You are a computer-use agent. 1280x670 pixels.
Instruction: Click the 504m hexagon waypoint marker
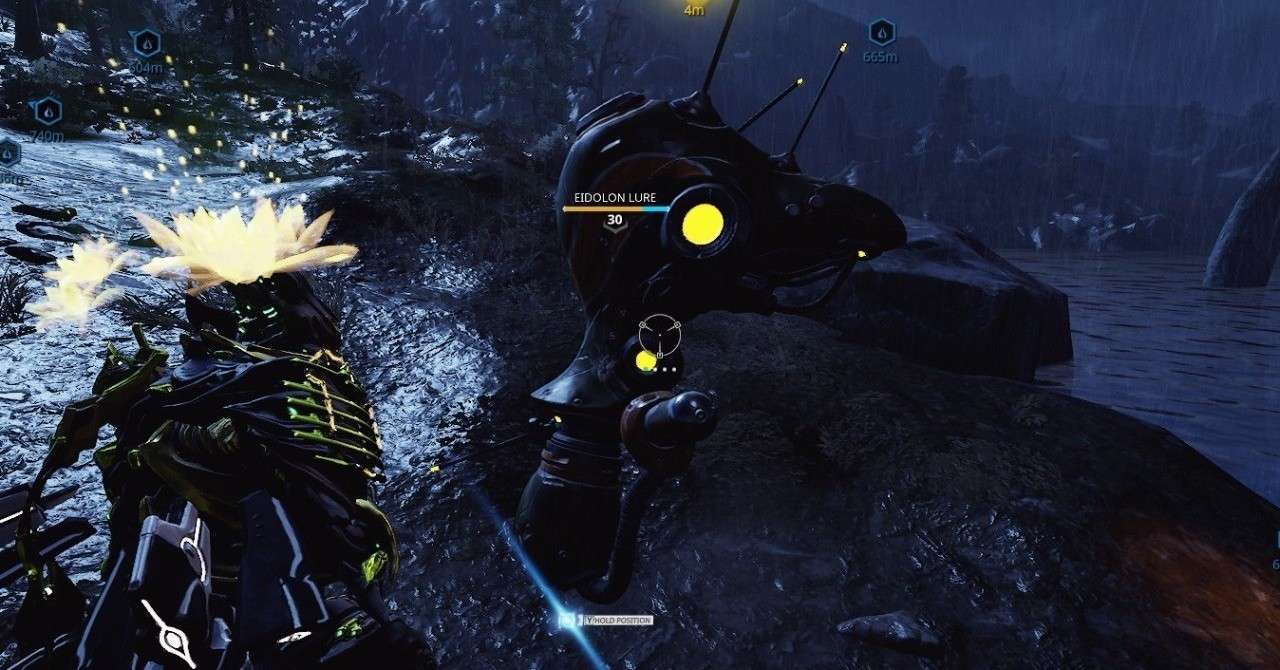point(146,43)
